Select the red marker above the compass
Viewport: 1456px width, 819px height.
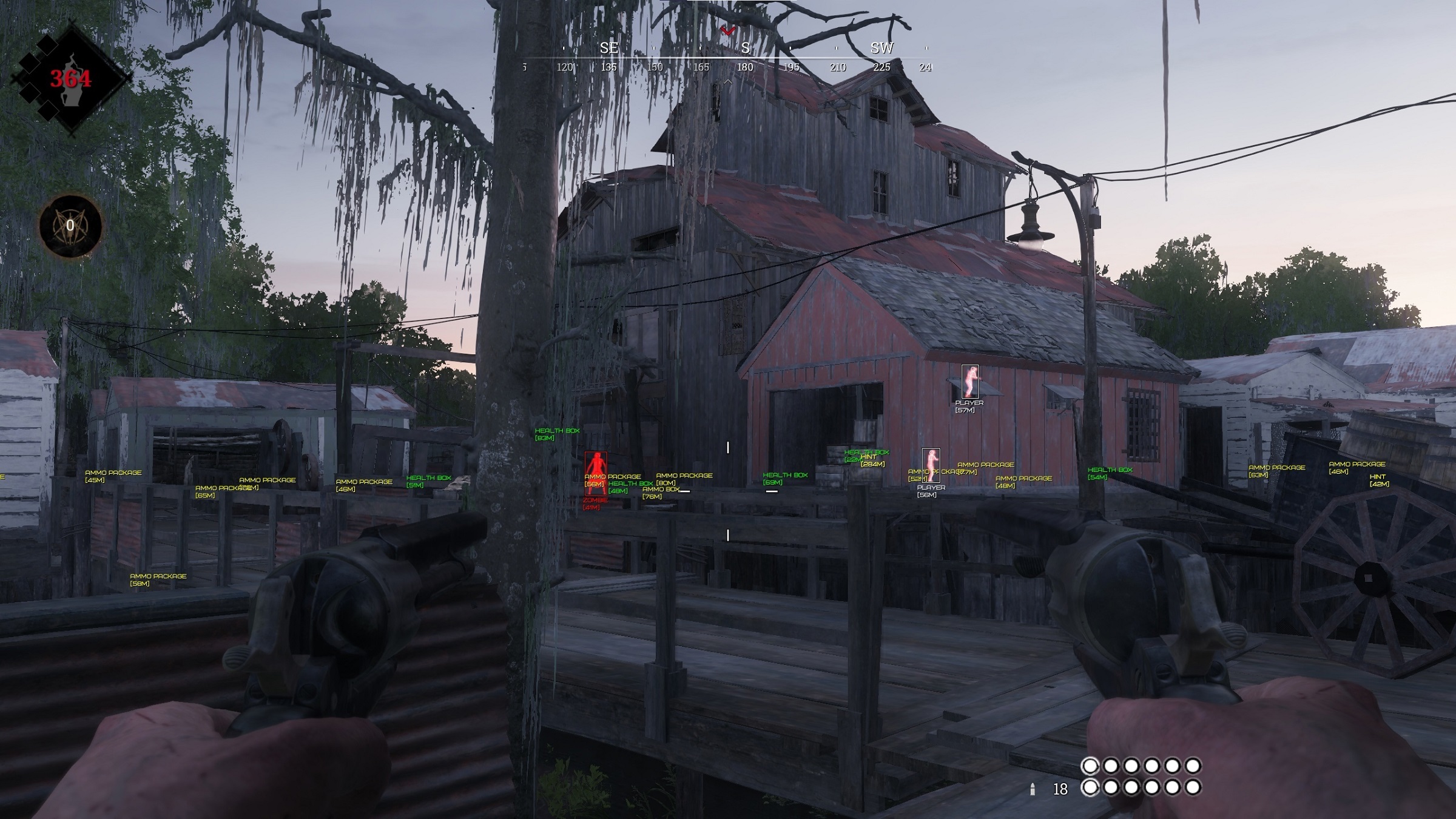(728, 30)
